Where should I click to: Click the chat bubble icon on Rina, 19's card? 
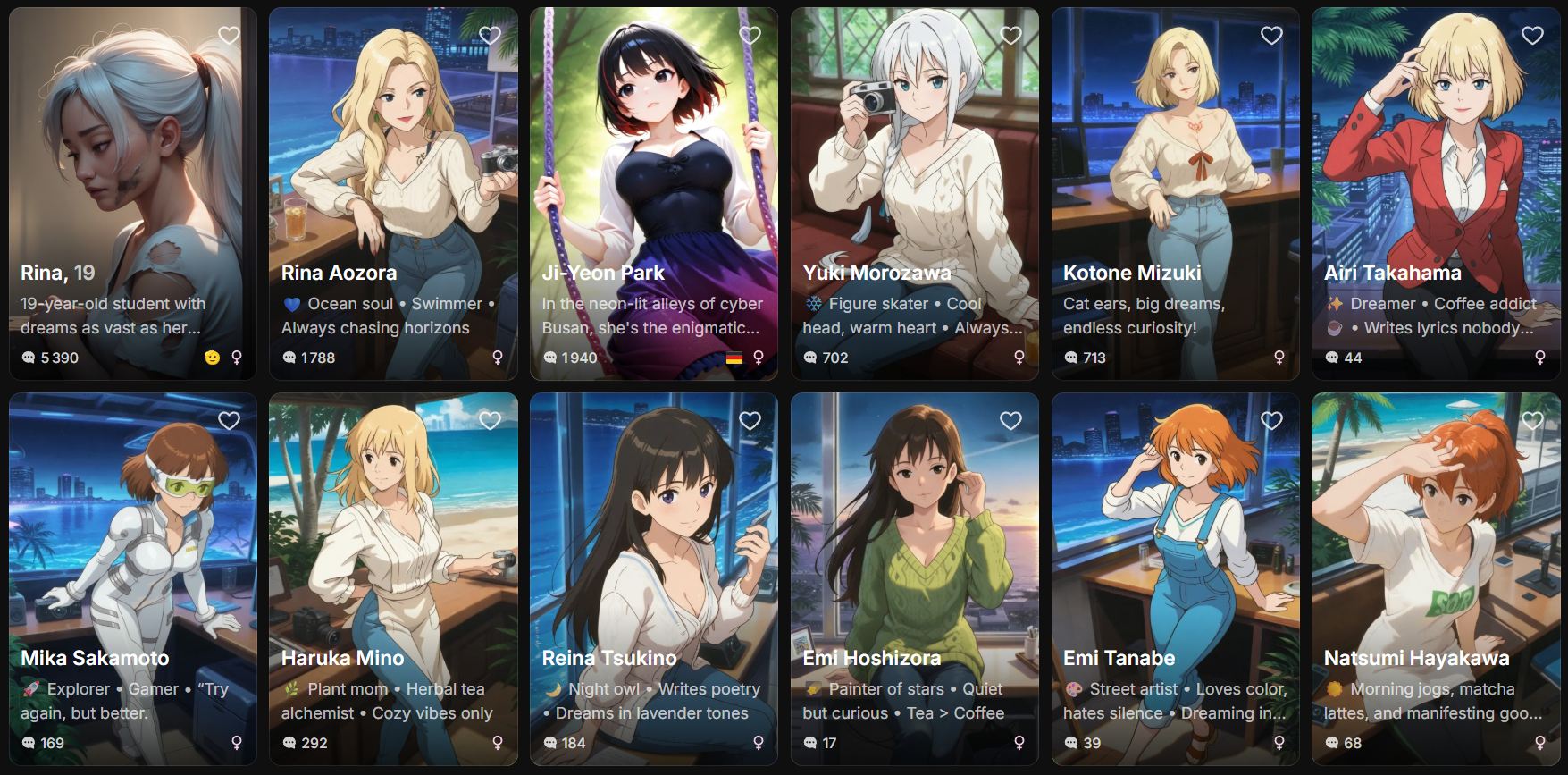pyautogui.click(x=29, y=358)
